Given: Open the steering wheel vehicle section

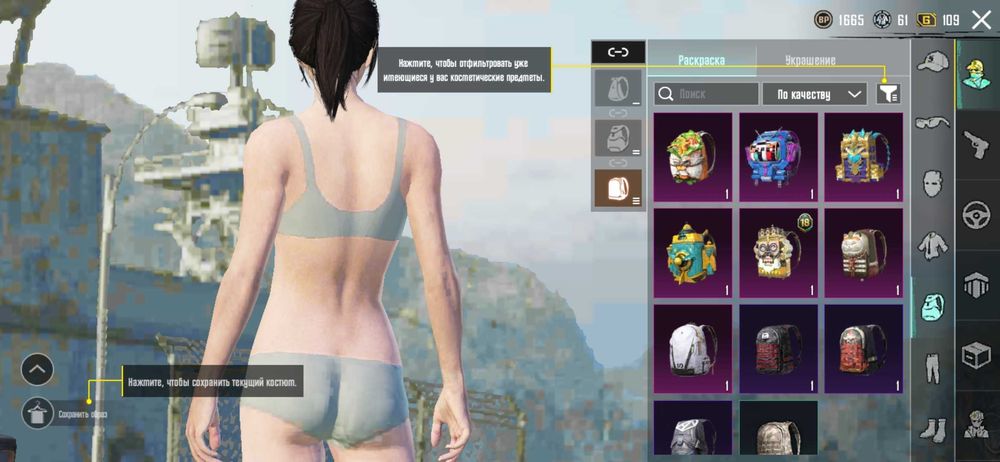Looking at the screenshot, I should click(x=976, y=213).
